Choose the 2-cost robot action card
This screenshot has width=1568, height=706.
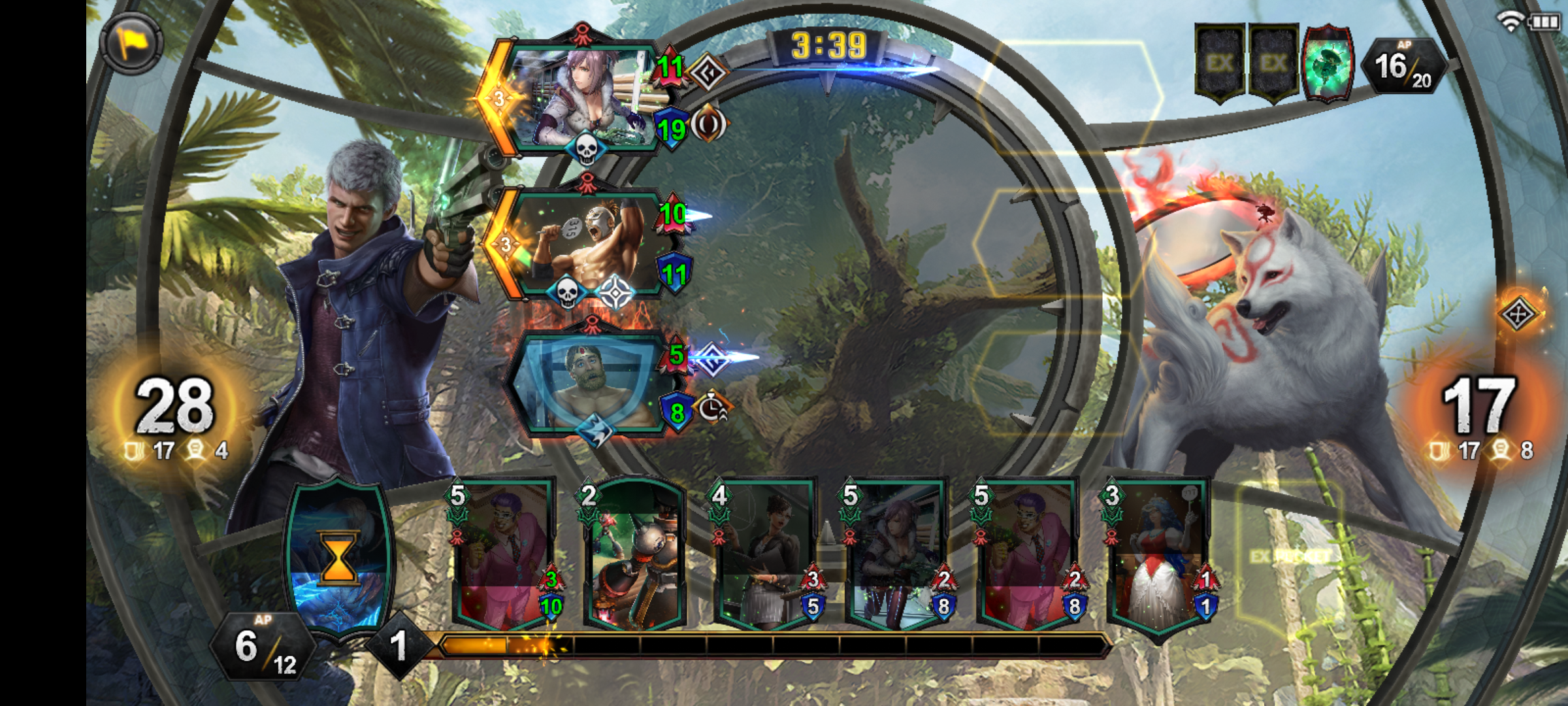coord(634,556)
